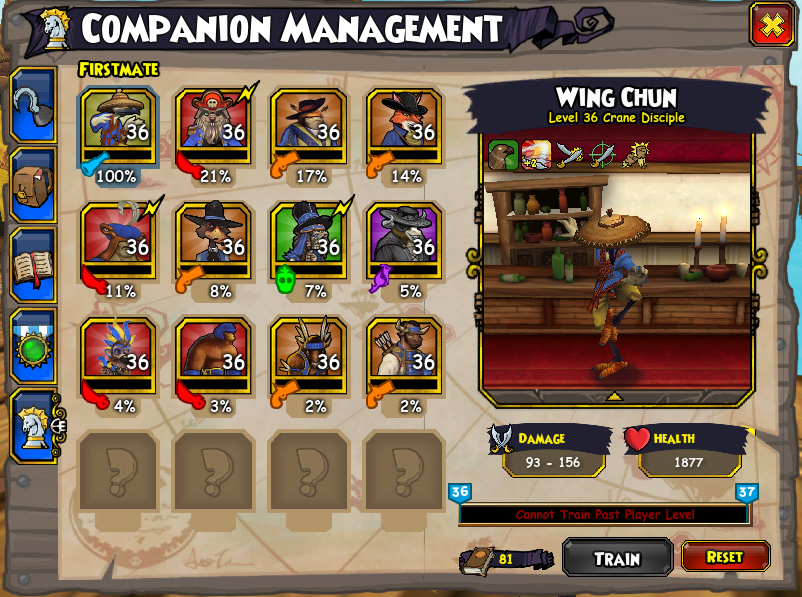This screenshot has height=597, width=802.
Task: Select the hook-handed companion at 11%
Action: tap(119, 242)
